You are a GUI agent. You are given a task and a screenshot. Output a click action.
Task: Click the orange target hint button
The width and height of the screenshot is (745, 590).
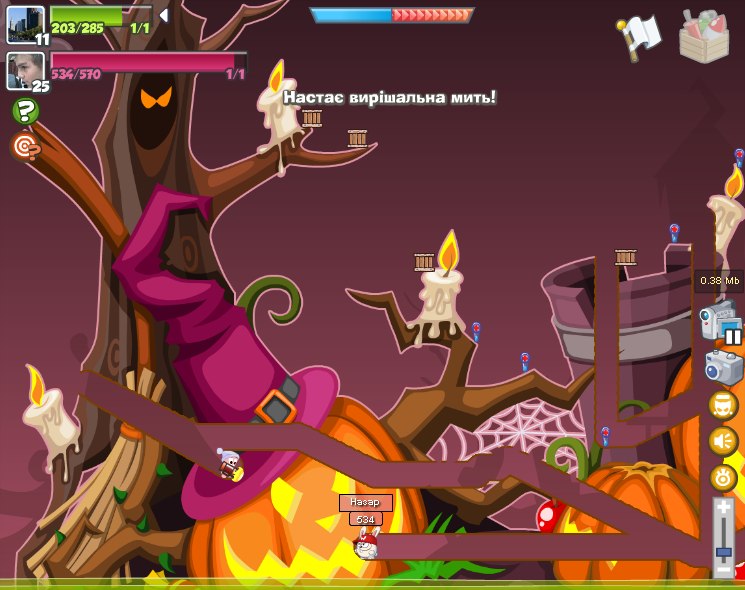pos(25,147)
